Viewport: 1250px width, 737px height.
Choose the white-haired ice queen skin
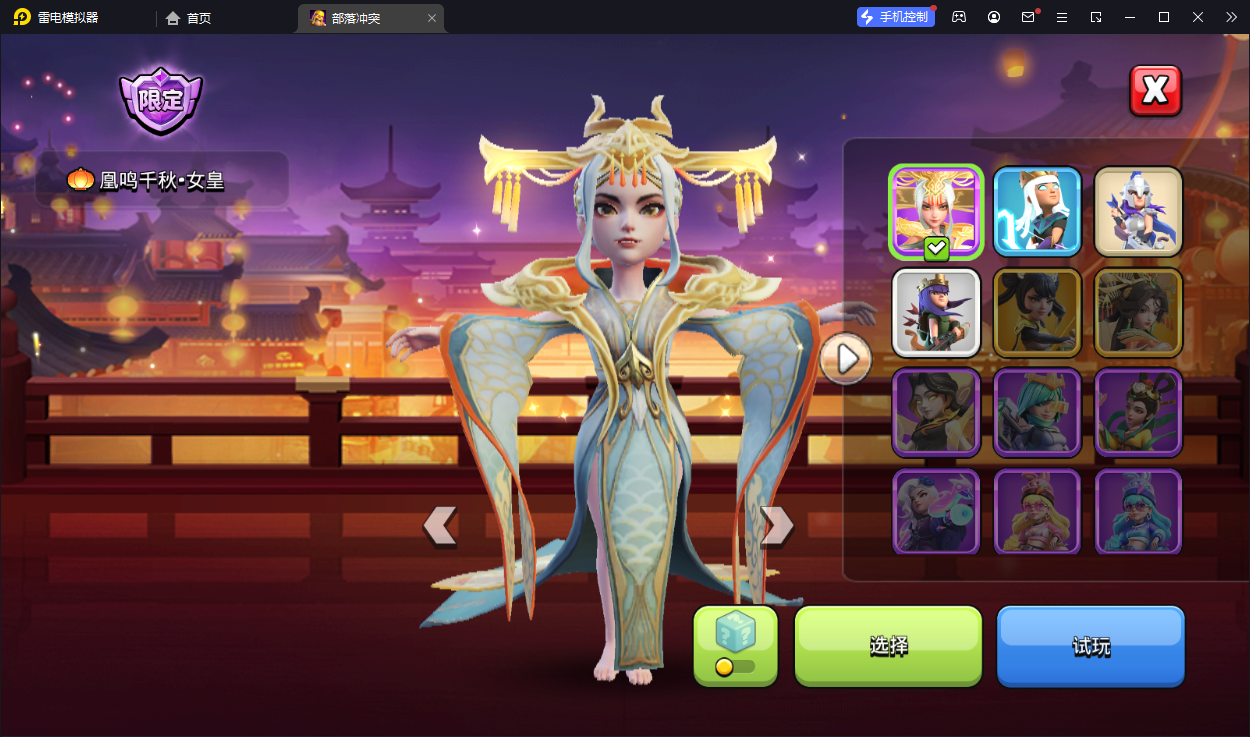[x=1037, y=212]
